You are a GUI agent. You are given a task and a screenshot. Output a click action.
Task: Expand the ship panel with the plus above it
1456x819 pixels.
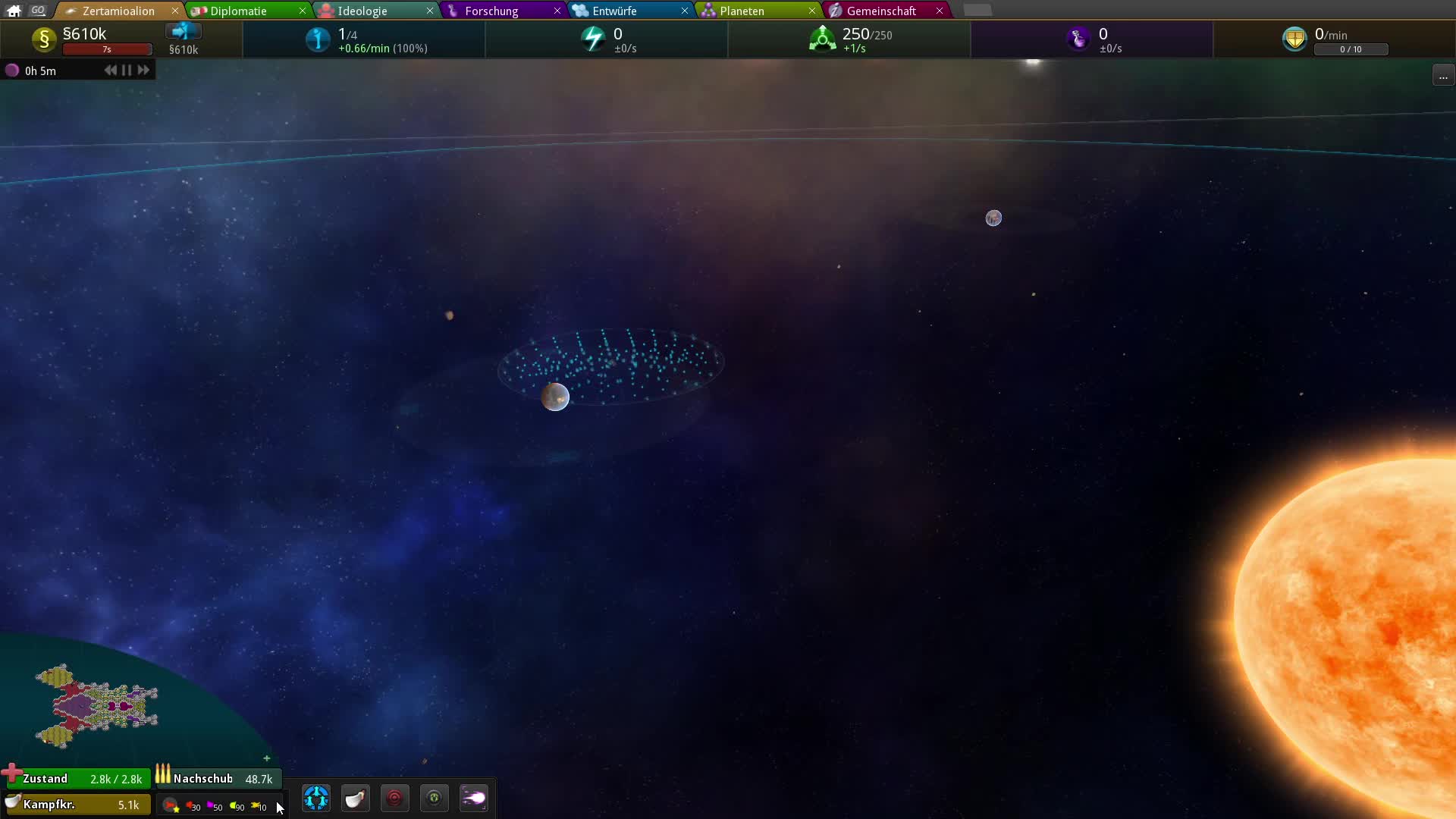(267, 758)
